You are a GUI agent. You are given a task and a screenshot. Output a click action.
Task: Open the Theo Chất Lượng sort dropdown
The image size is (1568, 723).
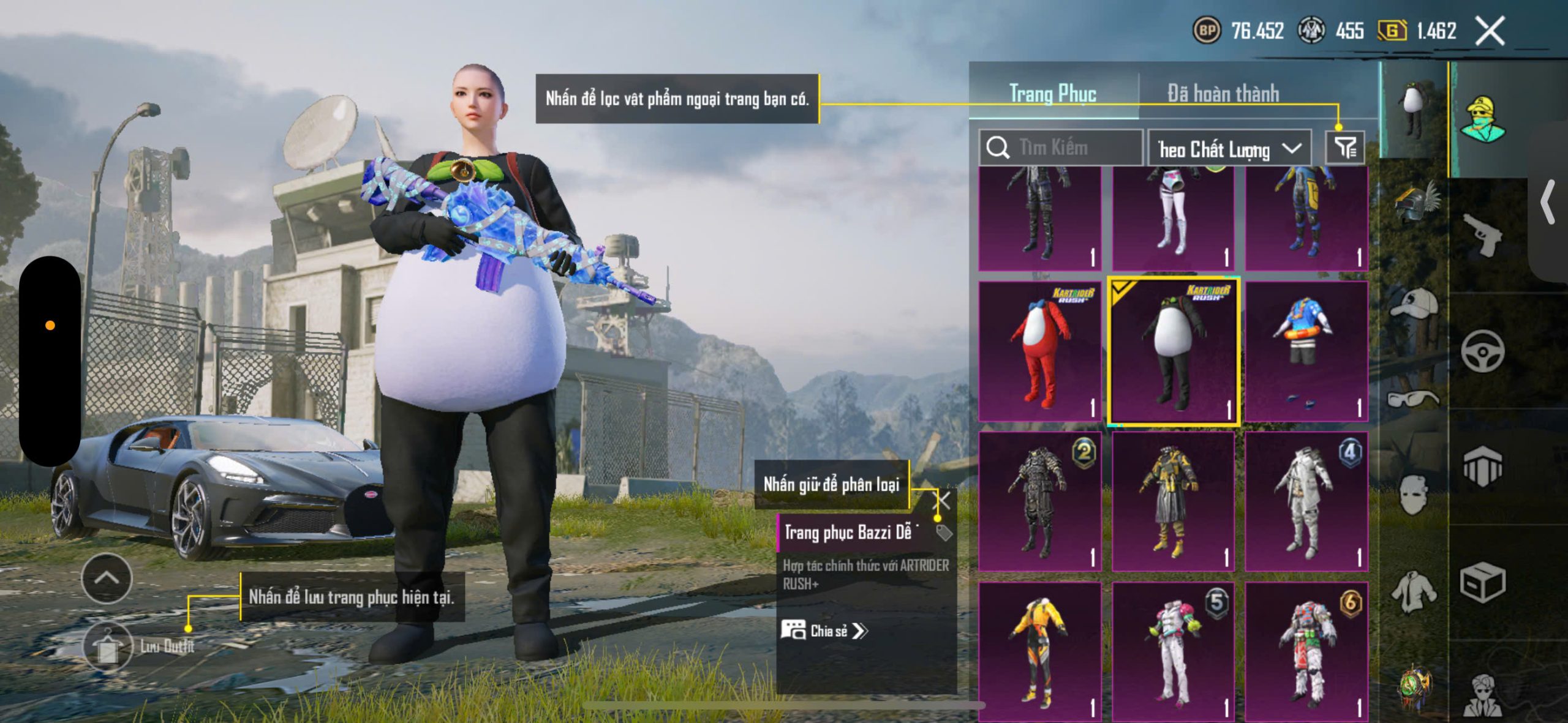pyautogui.click(x=1229, y=149)
